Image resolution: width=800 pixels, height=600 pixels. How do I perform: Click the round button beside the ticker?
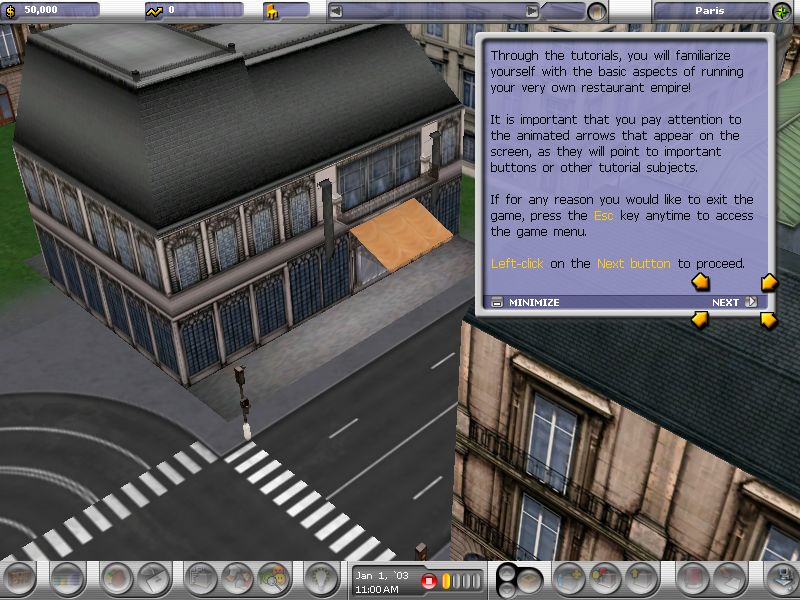point(596,12)
